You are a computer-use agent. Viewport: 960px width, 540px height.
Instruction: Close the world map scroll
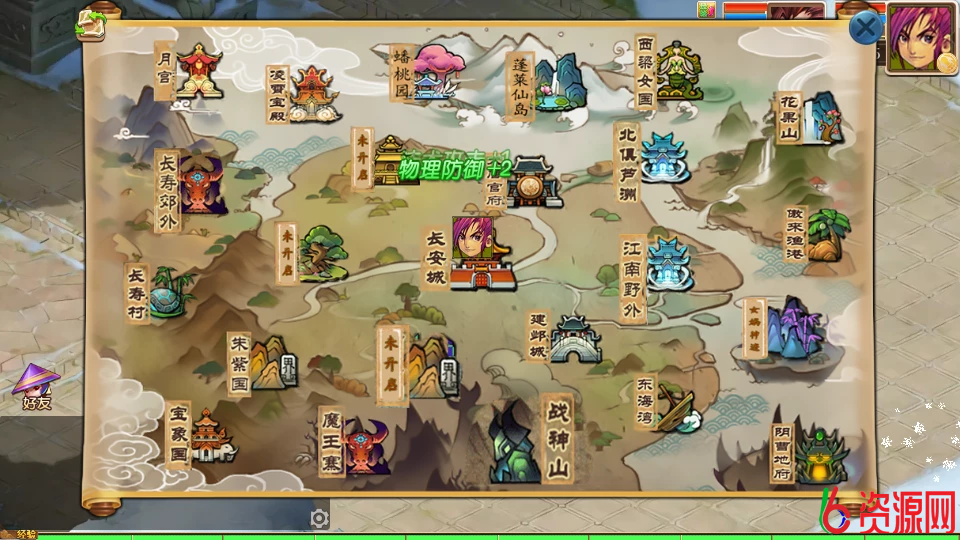(865, 28)
